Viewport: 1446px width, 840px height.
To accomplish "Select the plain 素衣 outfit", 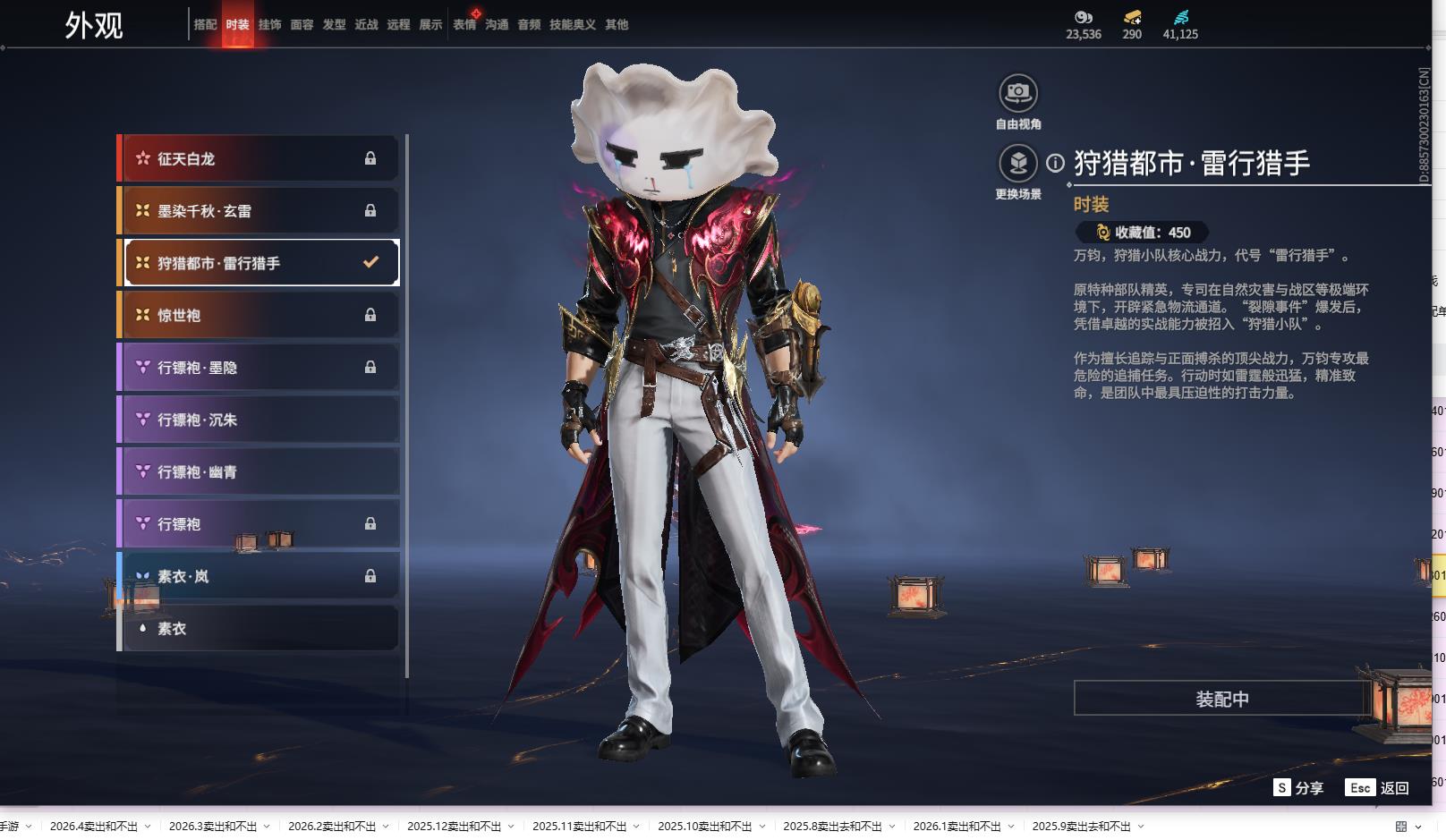I will point(259,628).
